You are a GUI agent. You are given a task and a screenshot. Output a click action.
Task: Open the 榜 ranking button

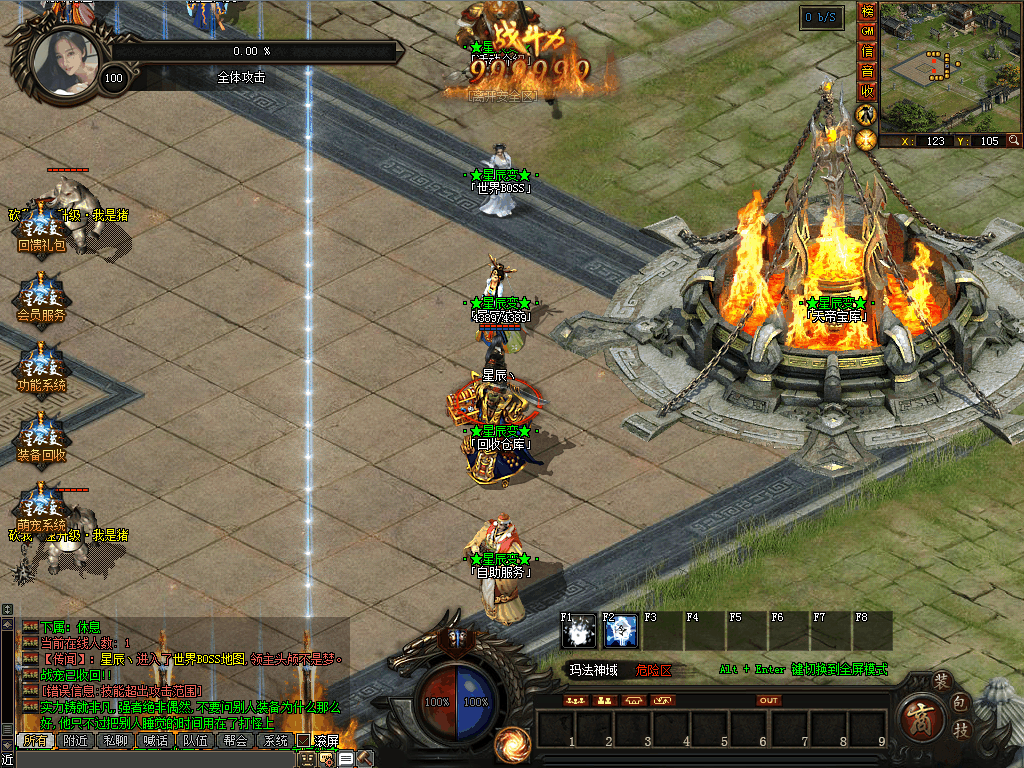(x=867, y=12)
